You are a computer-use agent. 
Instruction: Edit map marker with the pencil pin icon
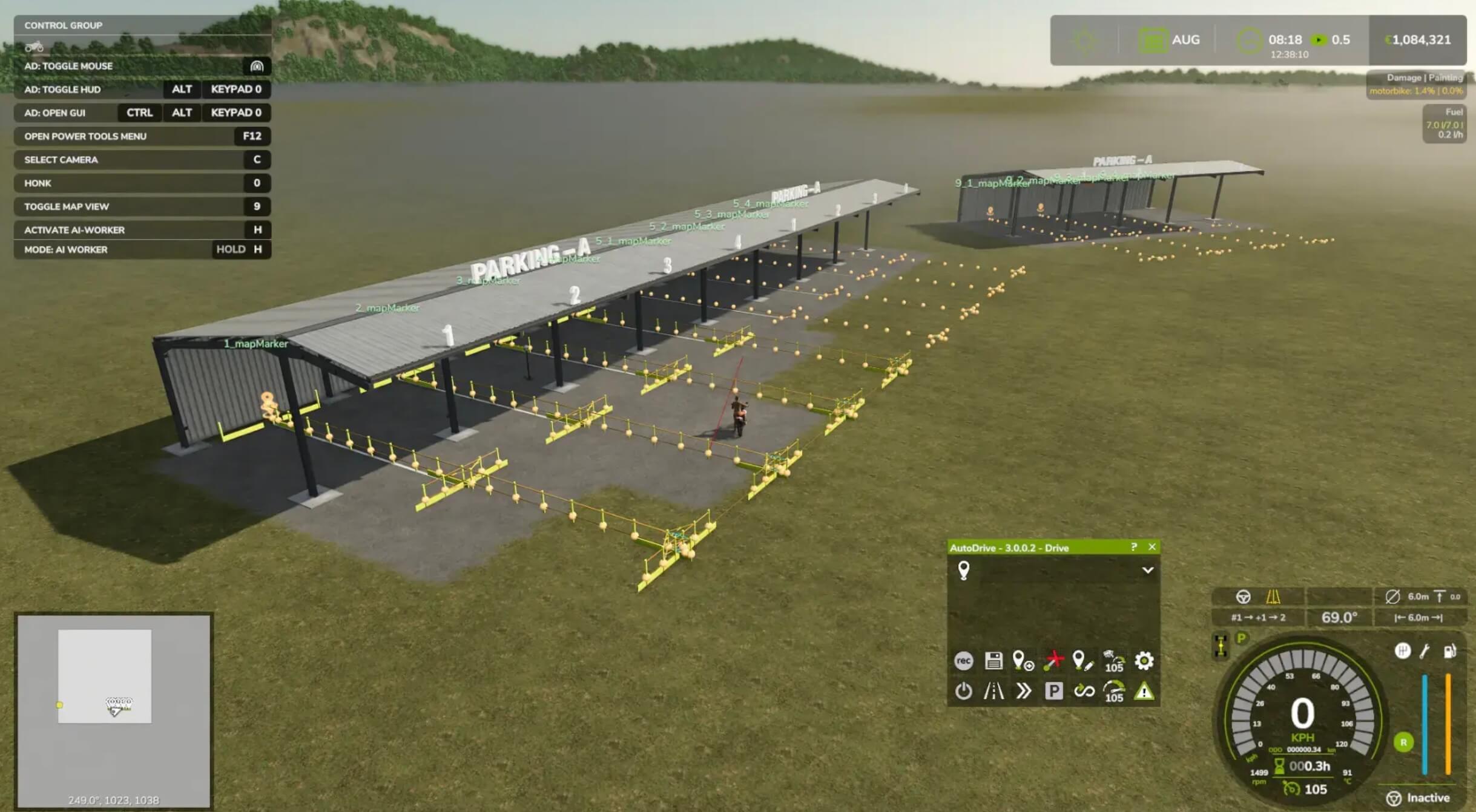(1083, 661)
